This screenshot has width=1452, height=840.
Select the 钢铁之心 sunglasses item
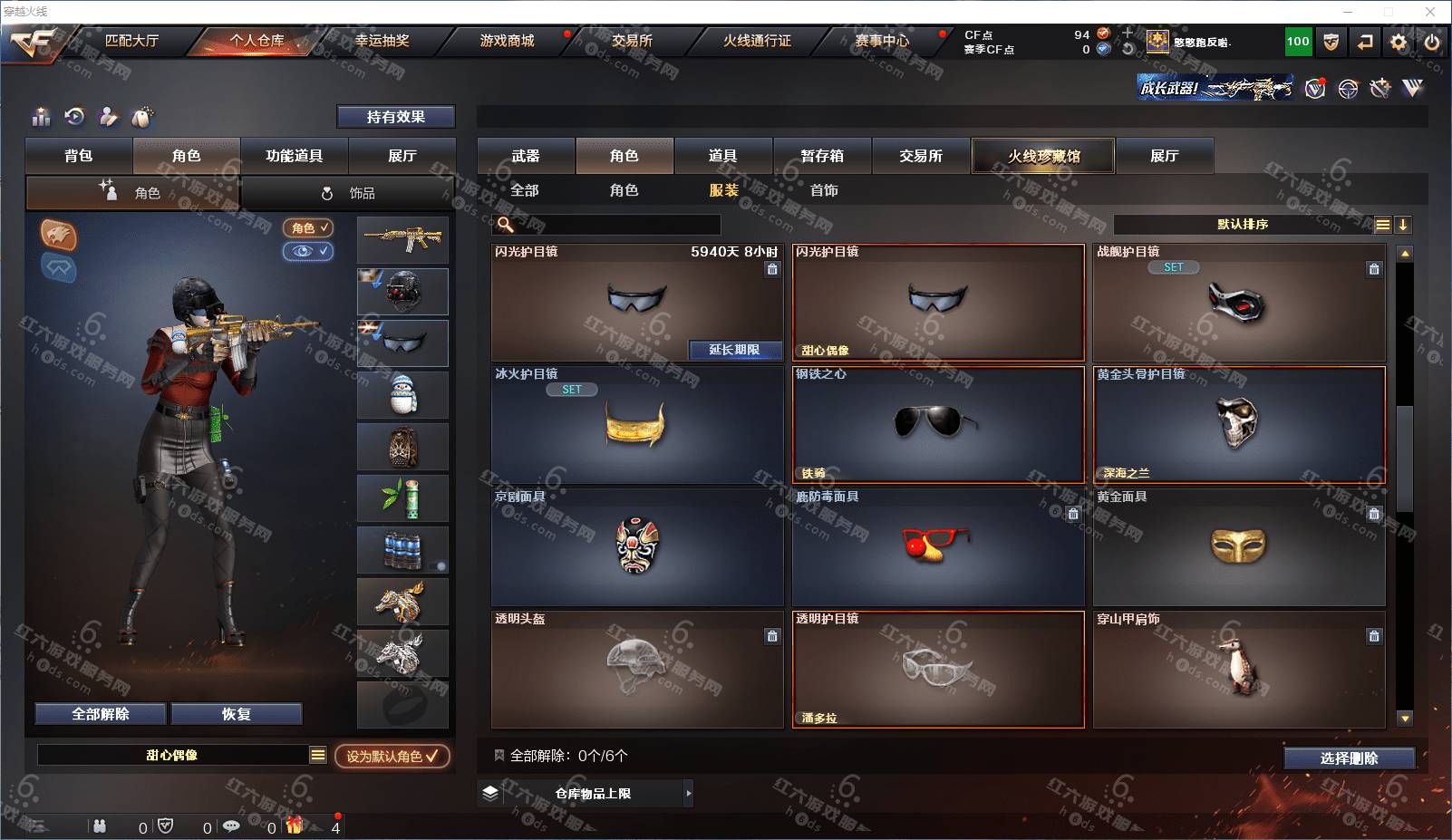coord(938,424)
